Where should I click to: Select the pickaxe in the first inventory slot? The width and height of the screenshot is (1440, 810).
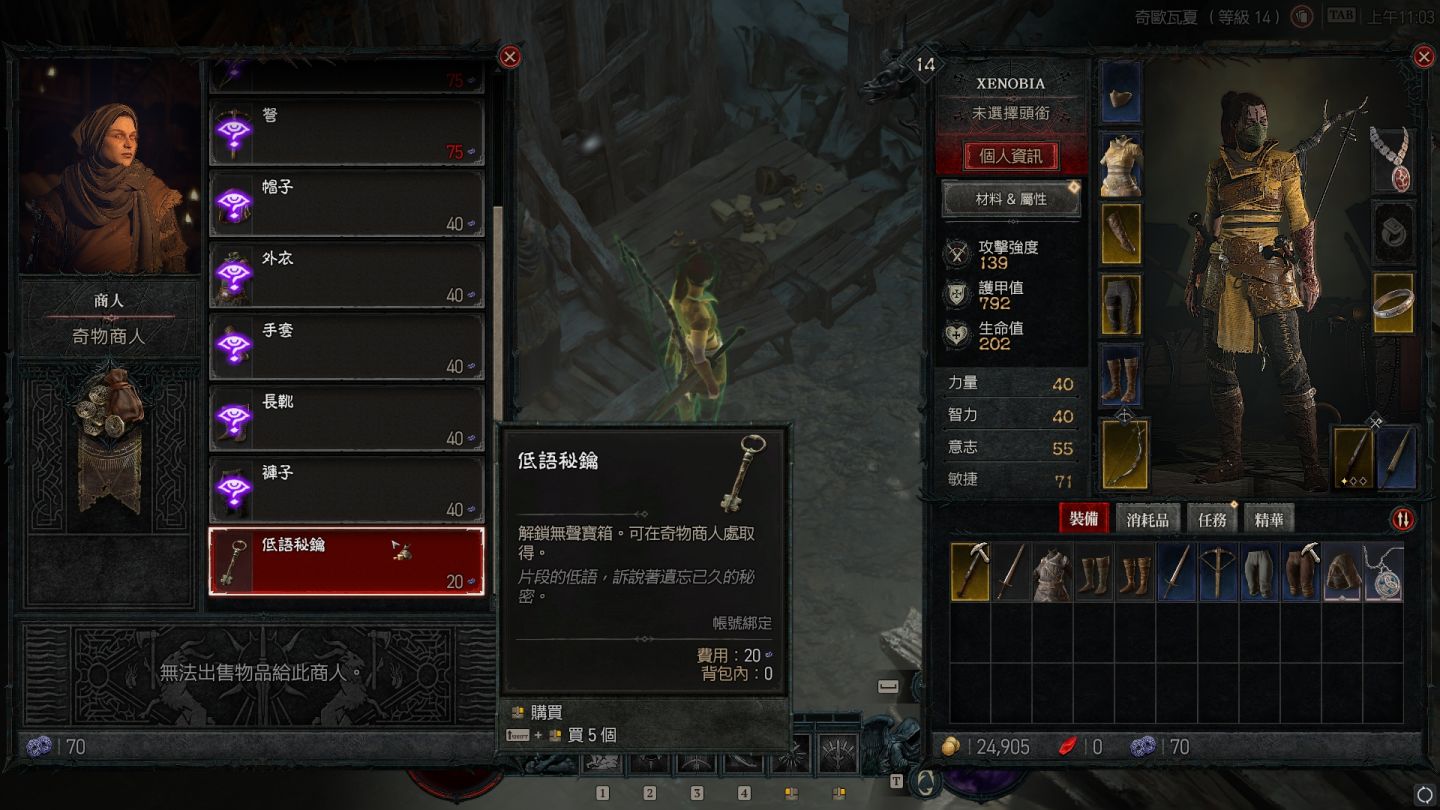[x=969, y=572]
